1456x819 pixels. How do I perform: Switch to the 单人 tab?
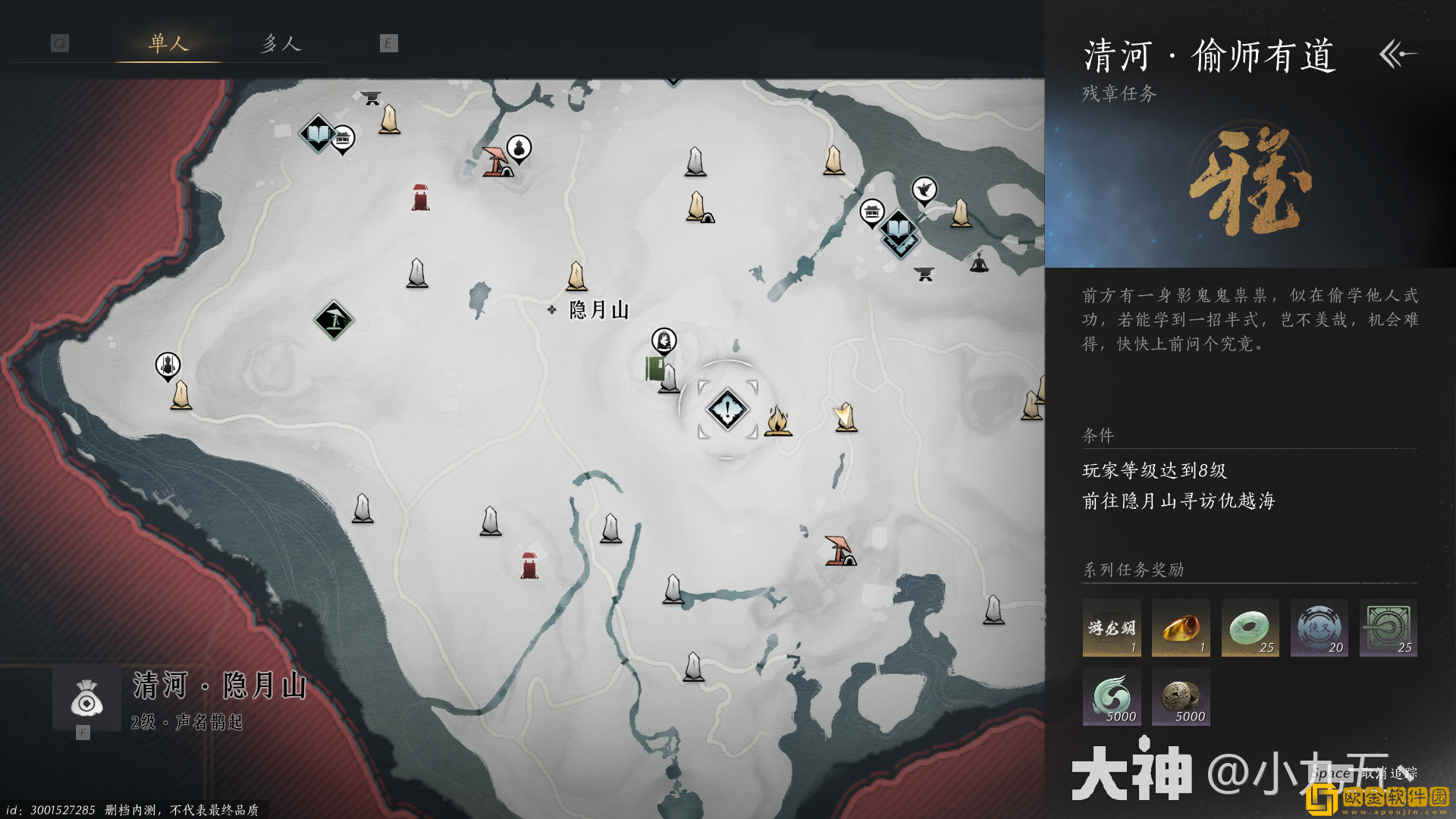click(x=168, y=43)
